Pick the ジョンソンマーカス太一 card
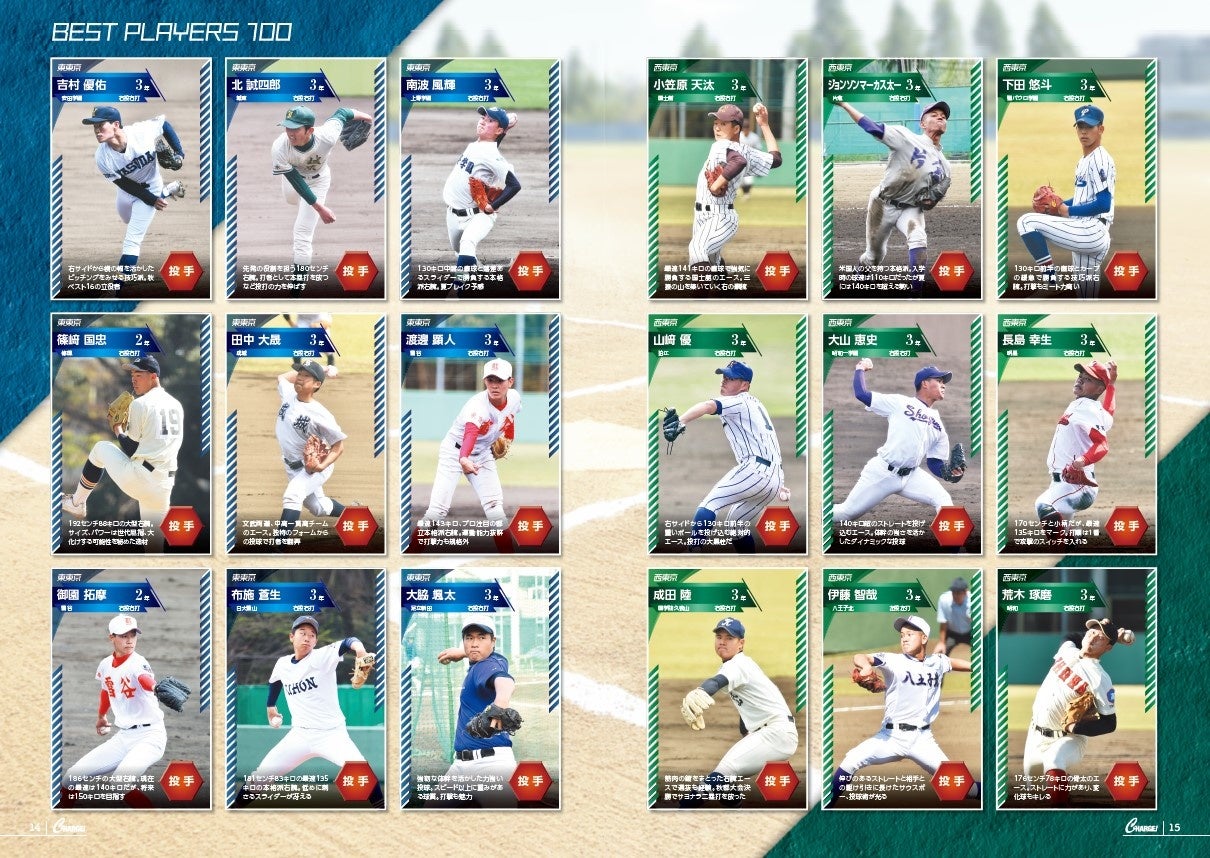The image size is (1210, 858). point(902,179)
